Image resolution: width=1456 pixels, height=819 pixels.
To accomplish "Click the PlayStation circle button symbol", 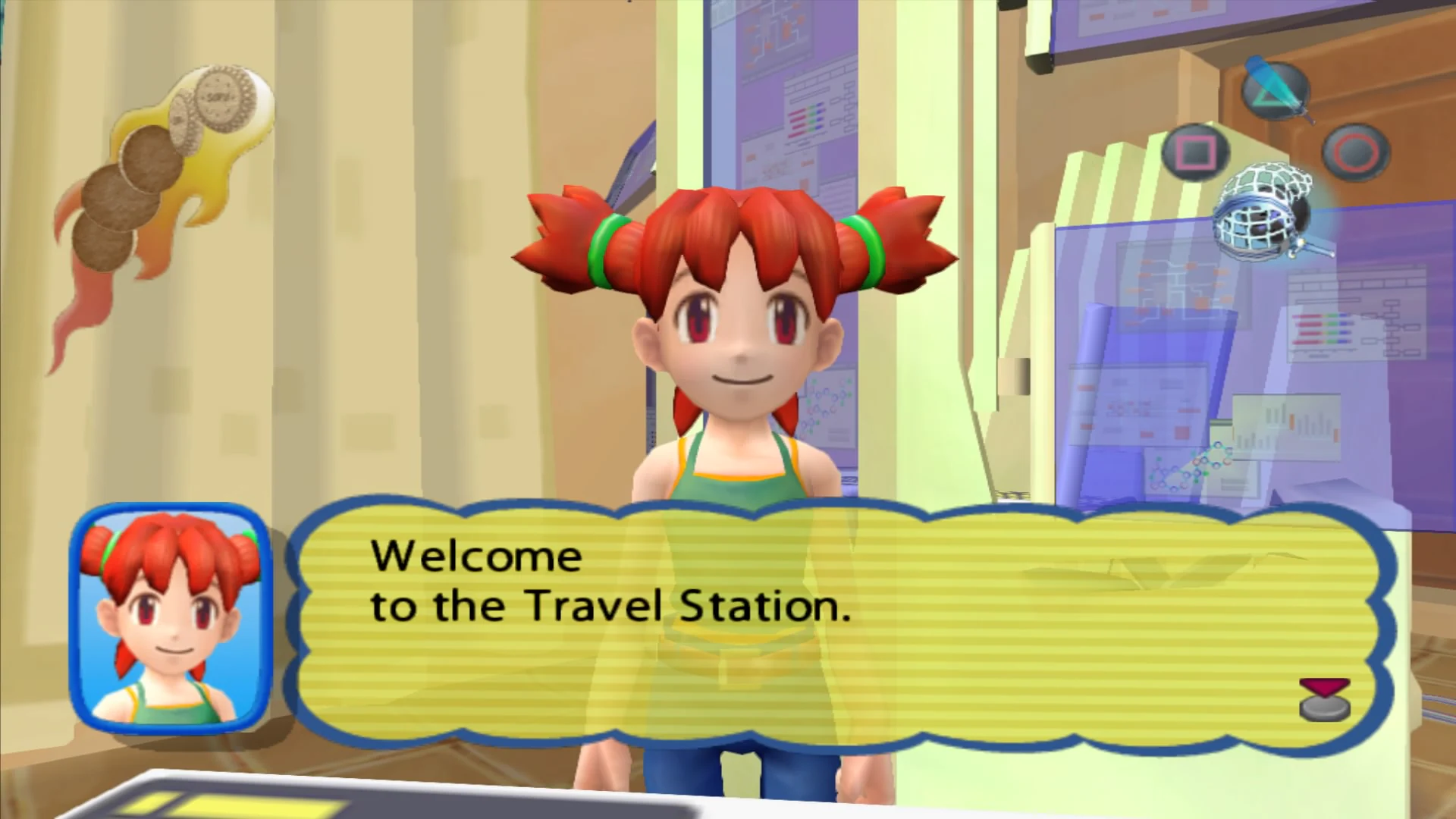I will (x=1357, y=152).
